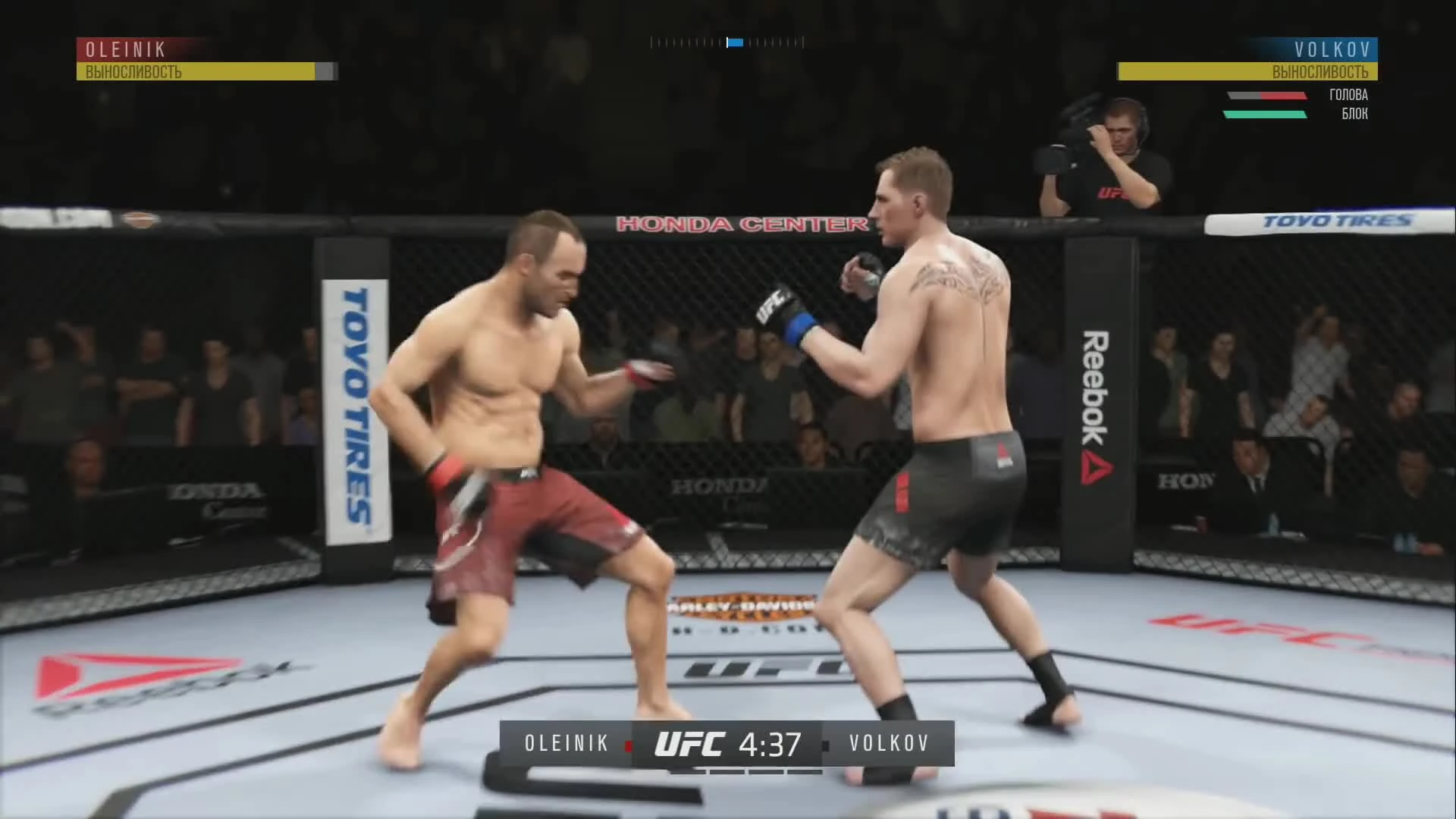
Task: Click the blue marker on the fight timeline
Action: click(x=734, y=42)
